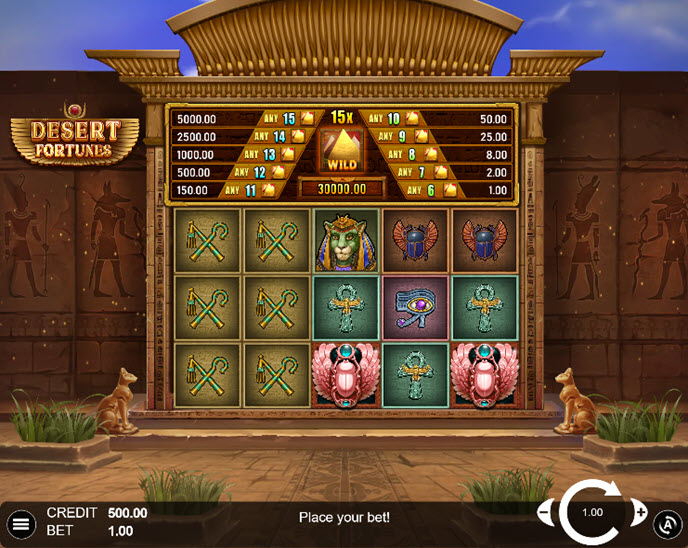Spin the reels with the circular arrow
Screen dimensions: 688x548
(593, 512)
